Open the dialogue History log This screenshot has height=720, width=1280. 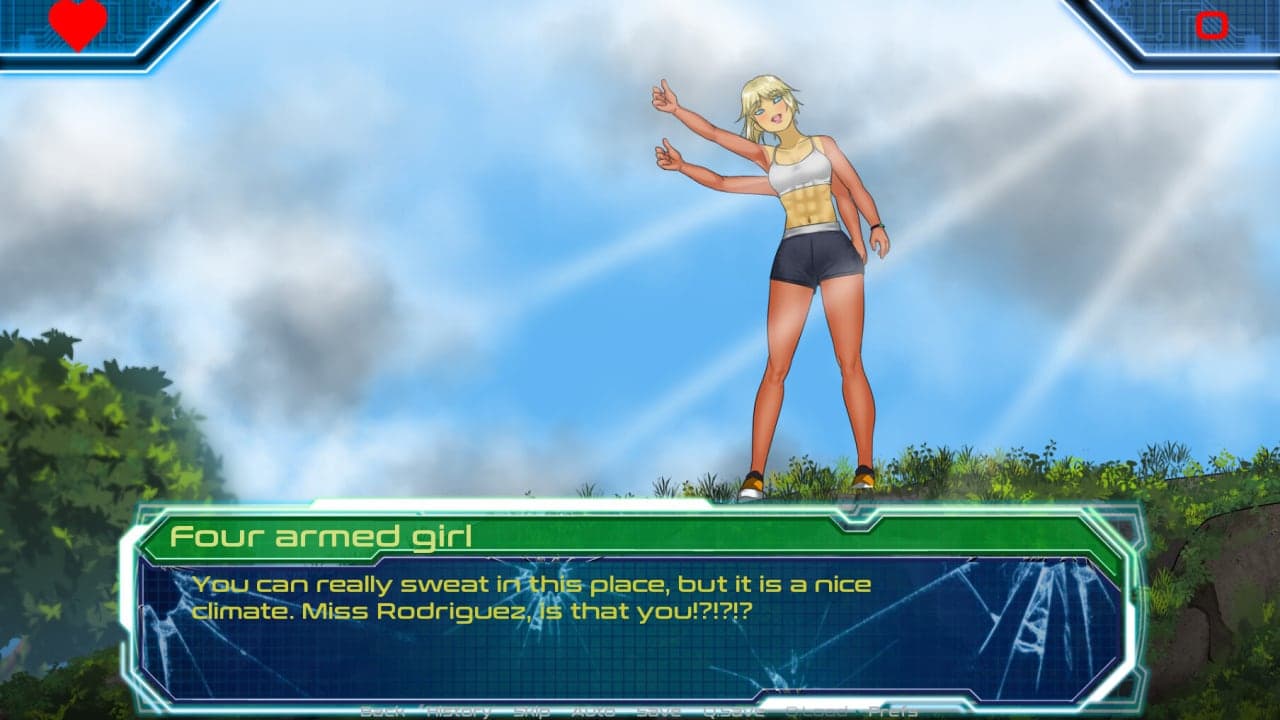tap(458, 711)
